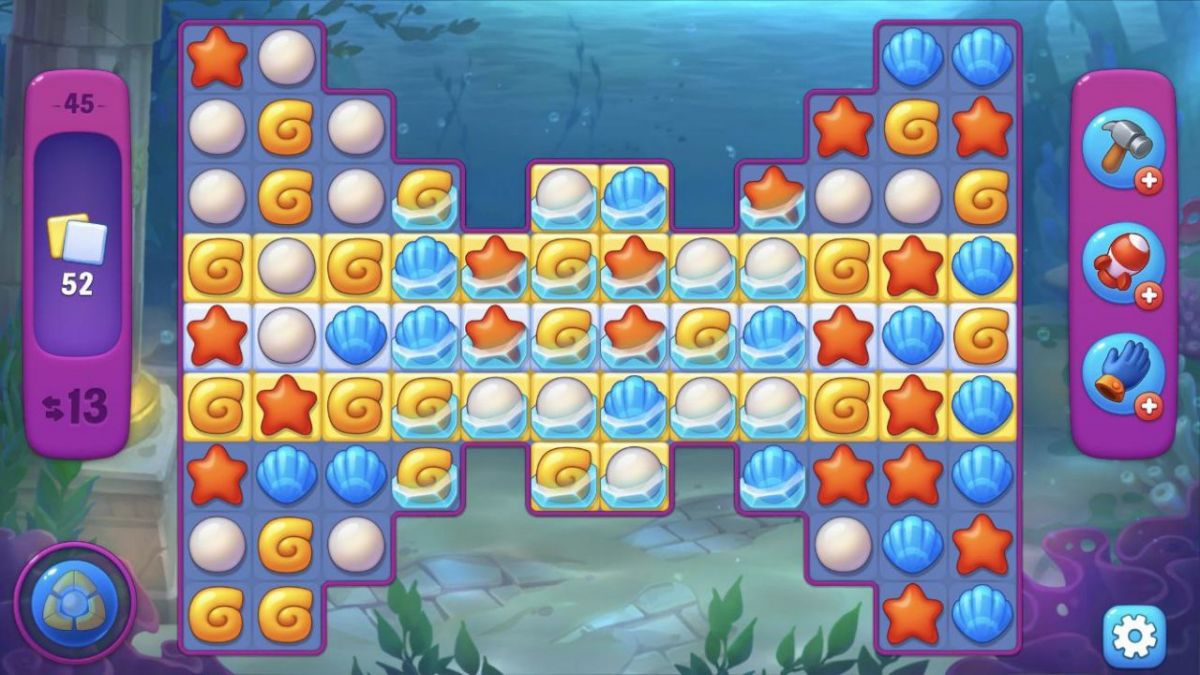The image size is (1200, 675).
Task: Activate the red rocket booster
Action: [x=1122, y=263]
